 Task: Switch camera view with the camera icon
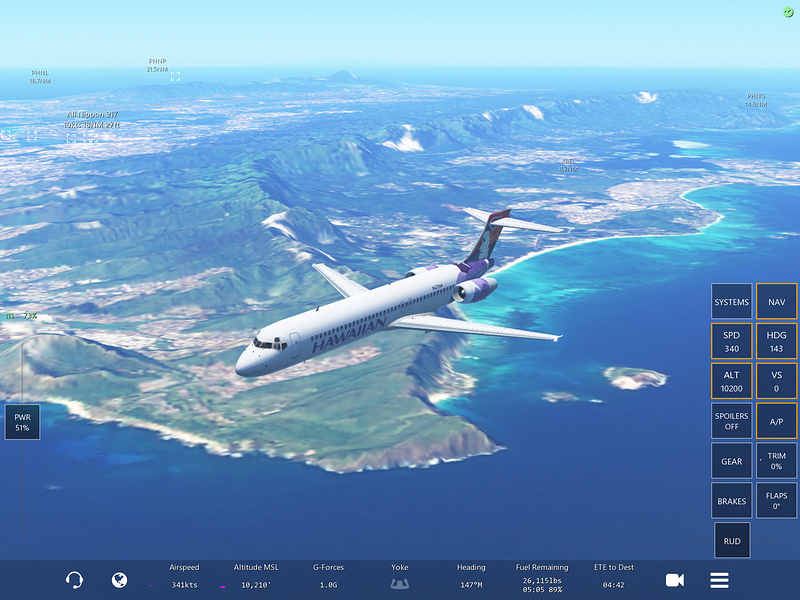pos(675,580)
